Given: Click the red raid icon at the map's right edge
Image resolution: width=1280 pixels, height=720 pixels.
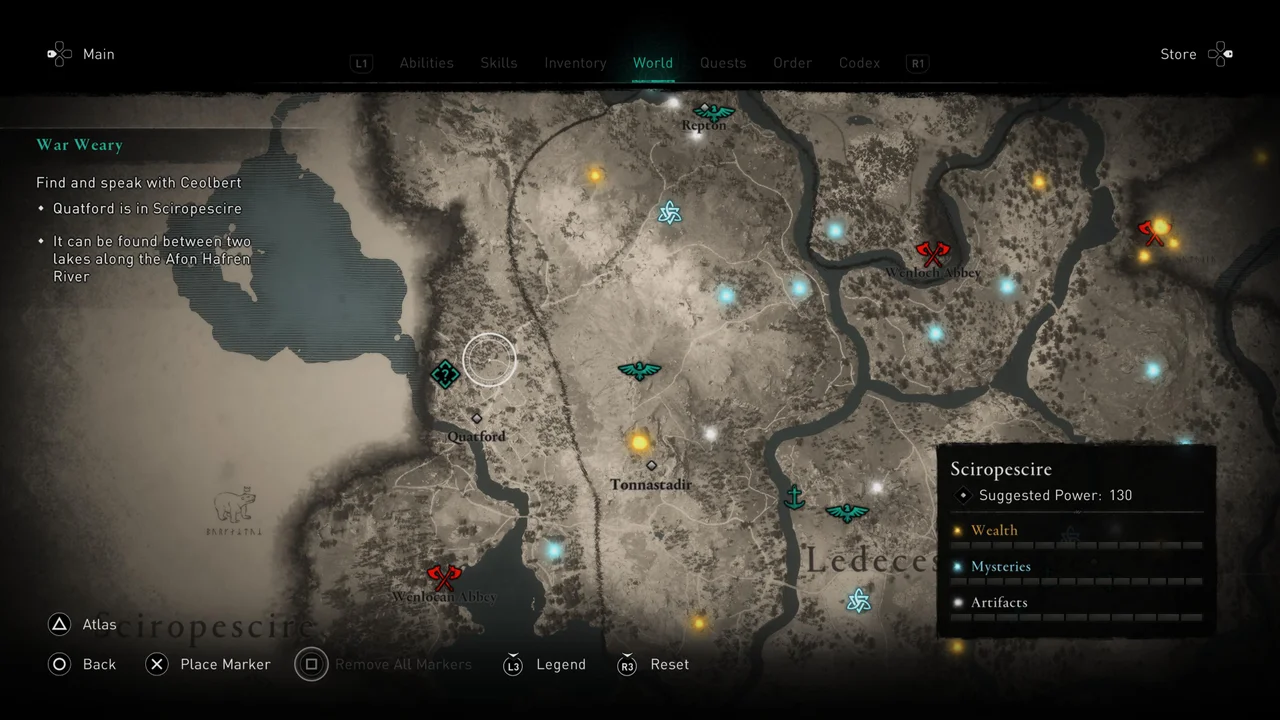Looking at the screenshot, I should pyautogui.click(x=1152, y=232).
